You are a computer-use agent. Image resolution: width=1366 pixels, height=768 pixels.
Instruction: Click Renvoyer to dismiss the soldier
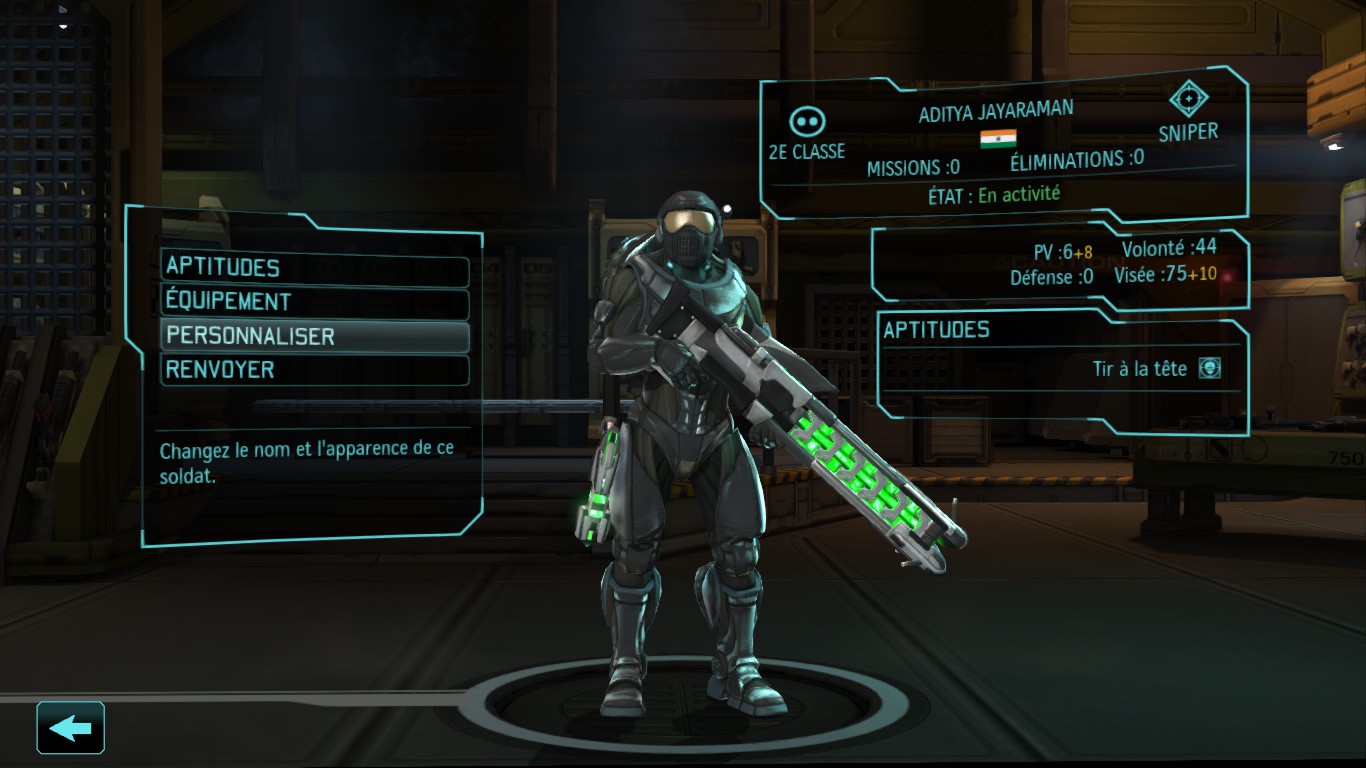pos(314,370)
